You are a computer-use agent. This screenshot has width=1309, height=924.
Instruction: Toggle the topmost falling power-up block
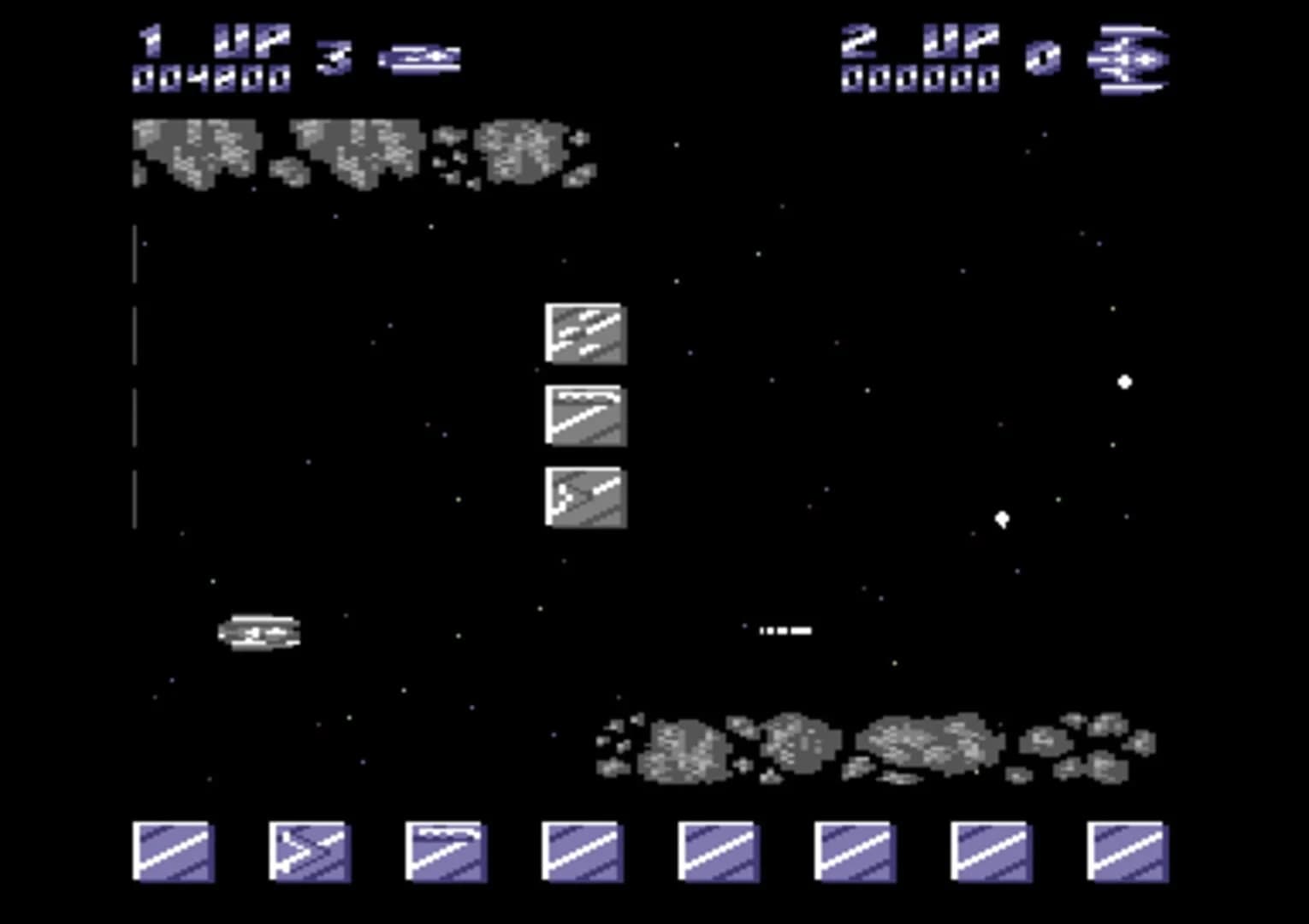click(x=584, y=334)
